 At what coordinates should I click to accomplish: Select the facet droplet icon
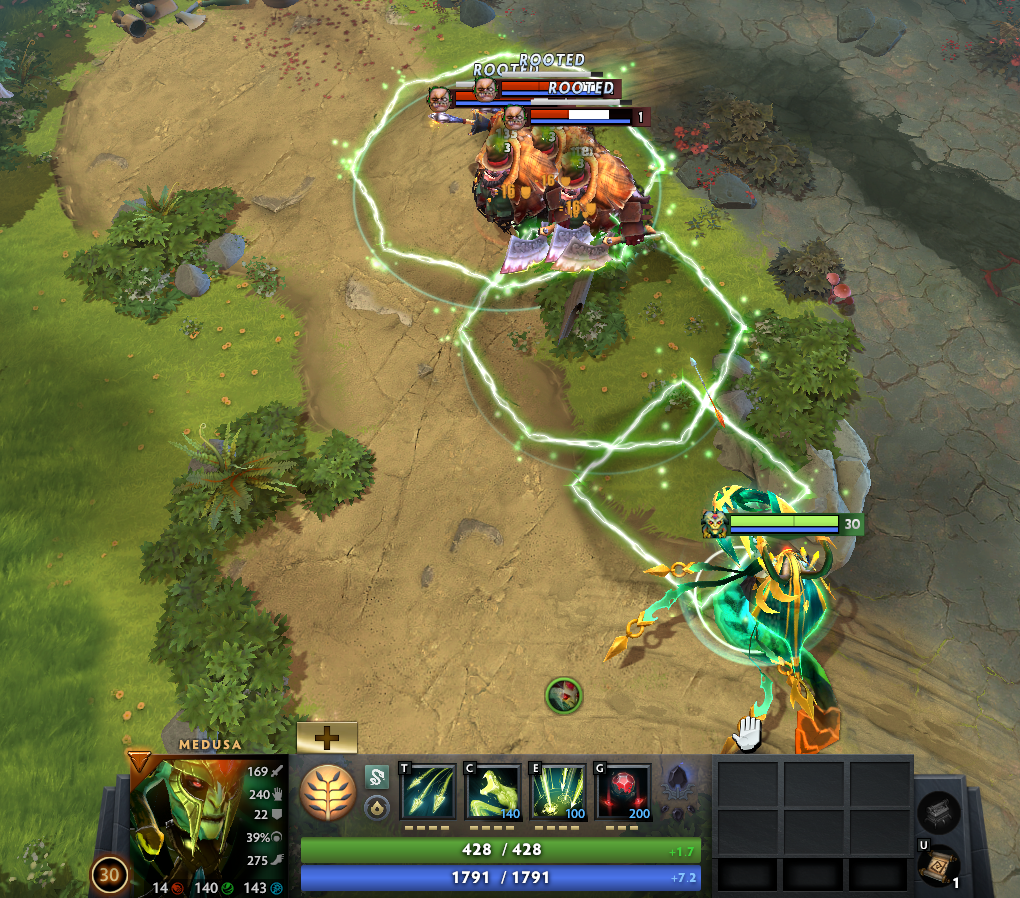click(376, 808)
